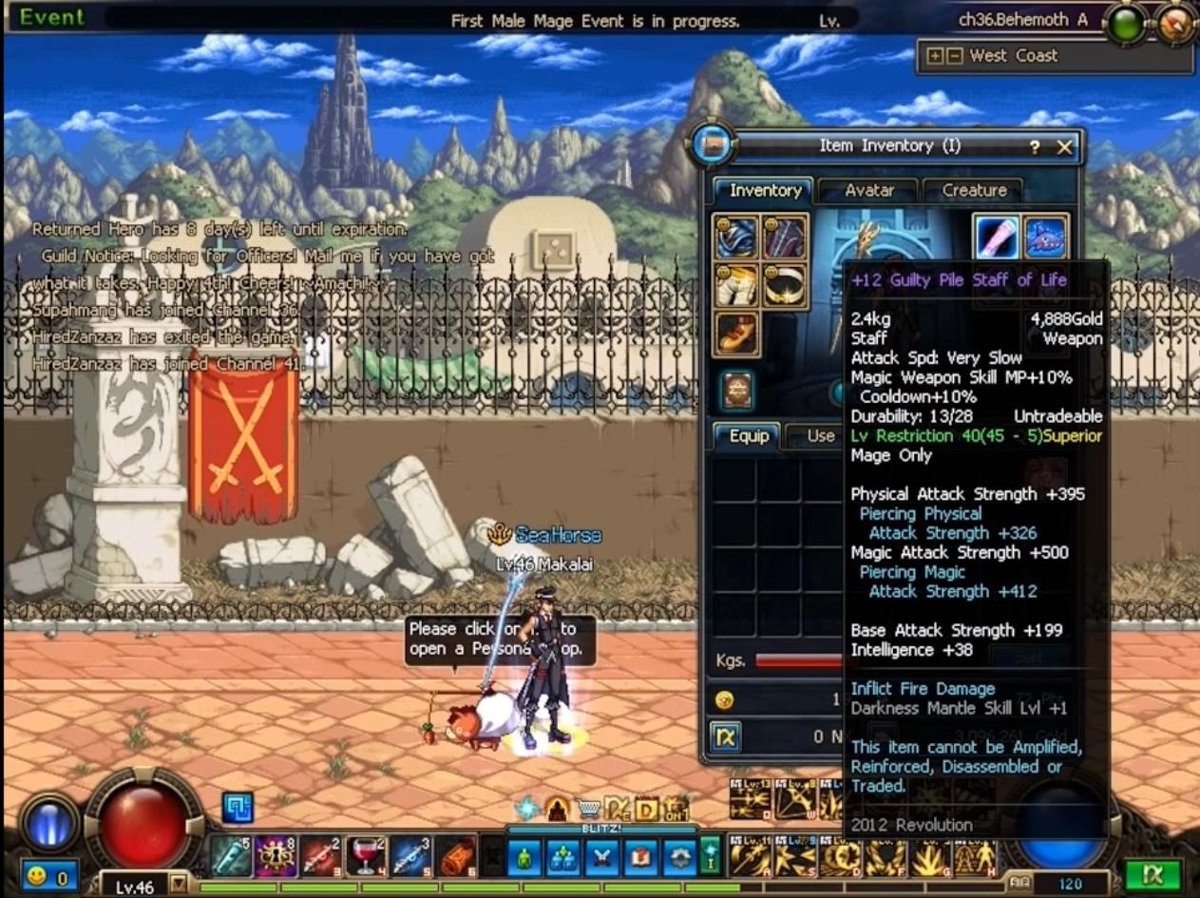1200x898 pixels.
Task: Use the red wine glass hotbar item
Action: click(x=367, y=856)
